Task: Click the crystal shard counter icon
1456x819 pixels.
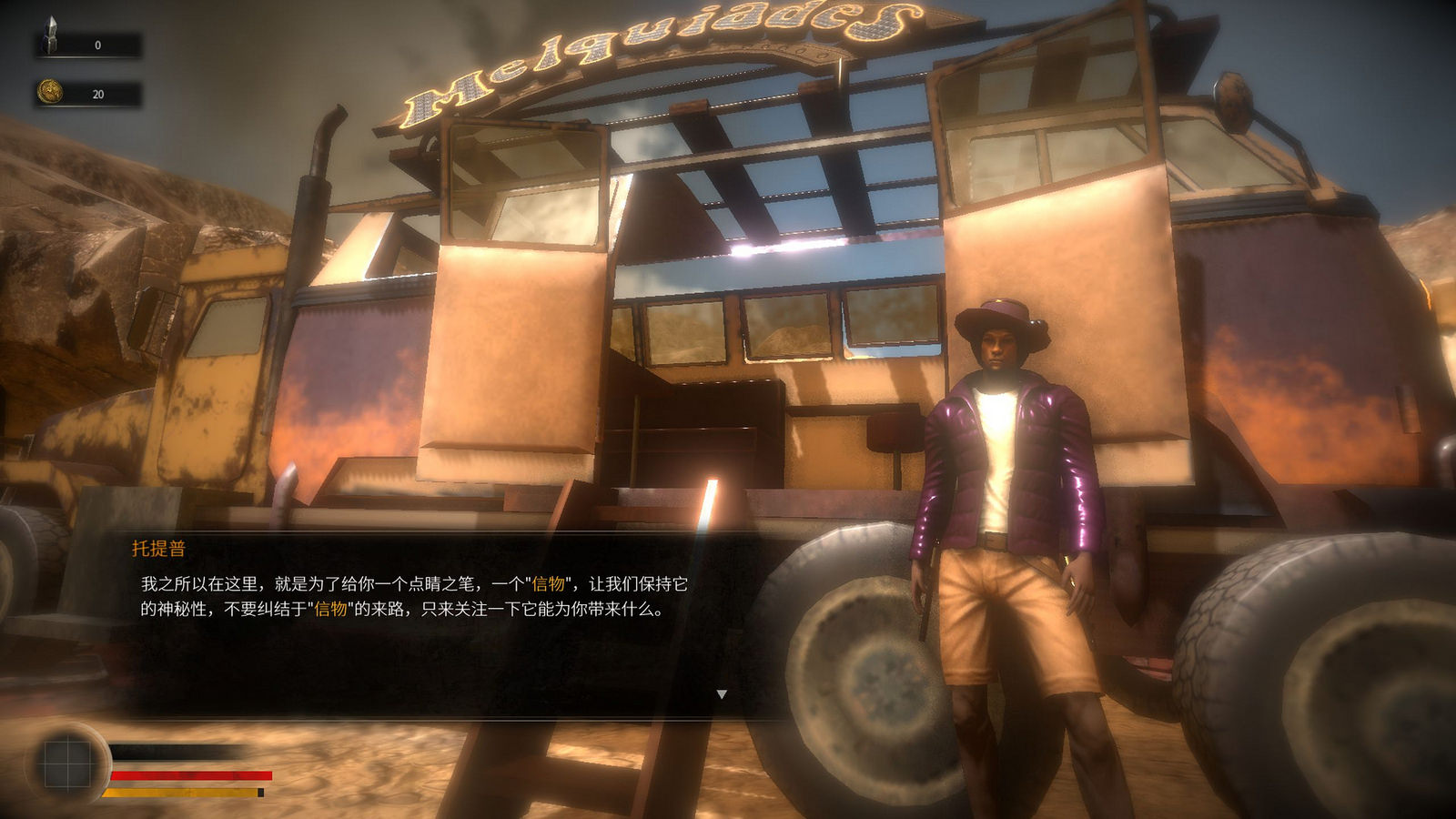Action: (x=52, y=36)
